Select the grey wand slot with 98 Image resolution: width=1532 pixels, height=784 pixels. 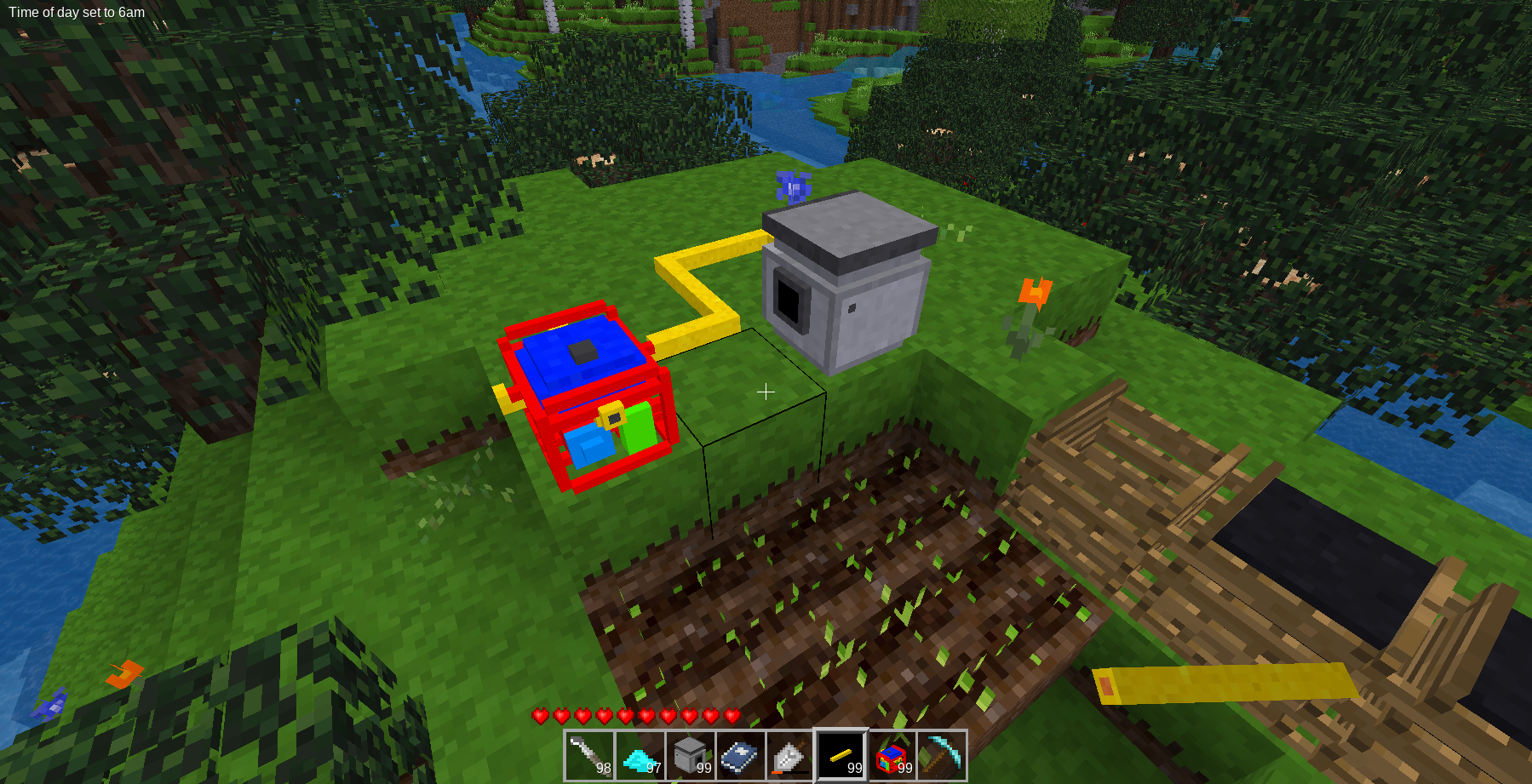click(x=589, y=755)
